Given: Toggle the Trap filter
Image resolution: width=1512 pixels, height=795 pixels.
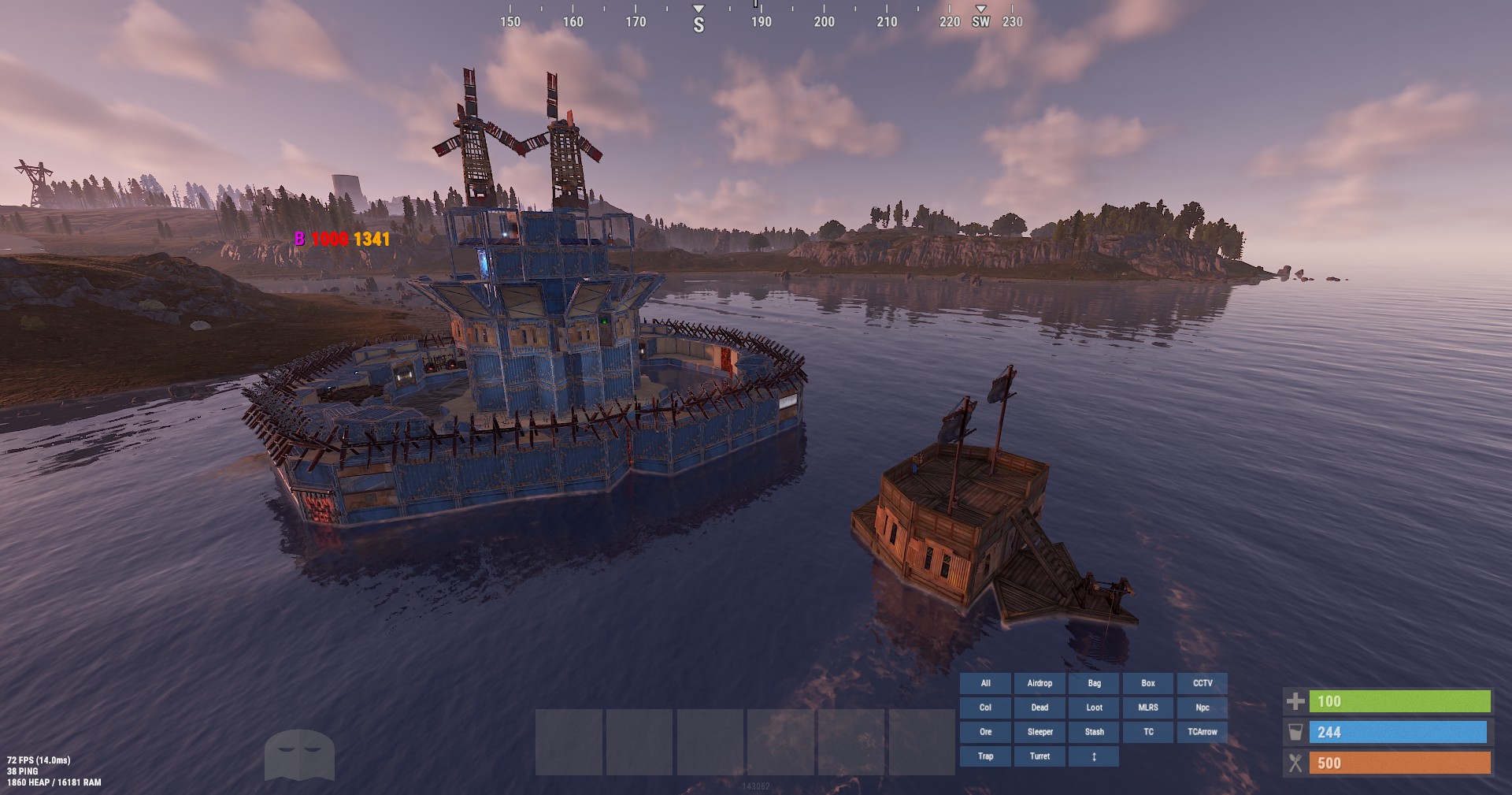Looking at the screenshot, I should point(985,756).
